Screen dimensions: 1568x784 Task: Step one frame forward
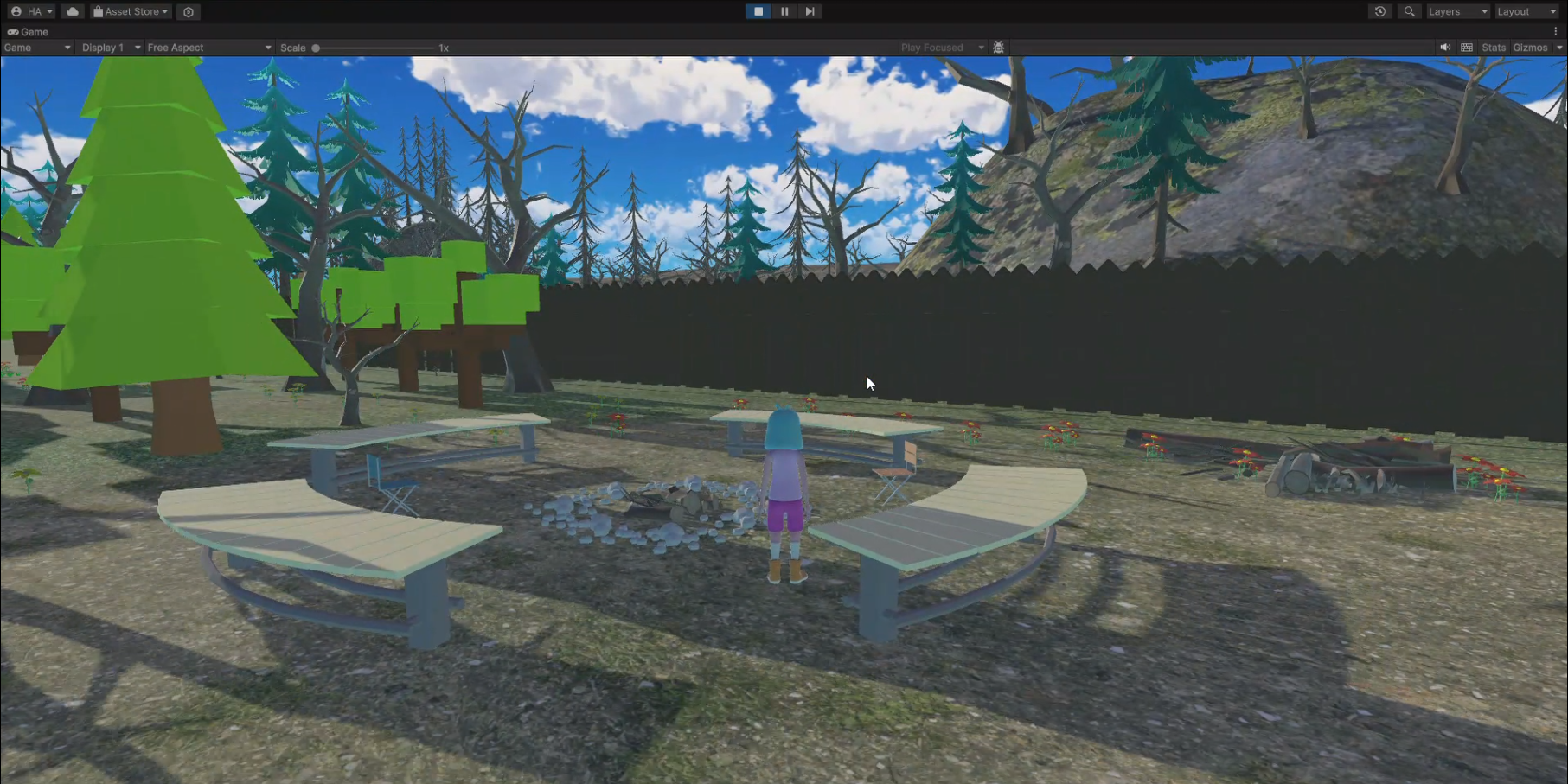pos(810,11)
